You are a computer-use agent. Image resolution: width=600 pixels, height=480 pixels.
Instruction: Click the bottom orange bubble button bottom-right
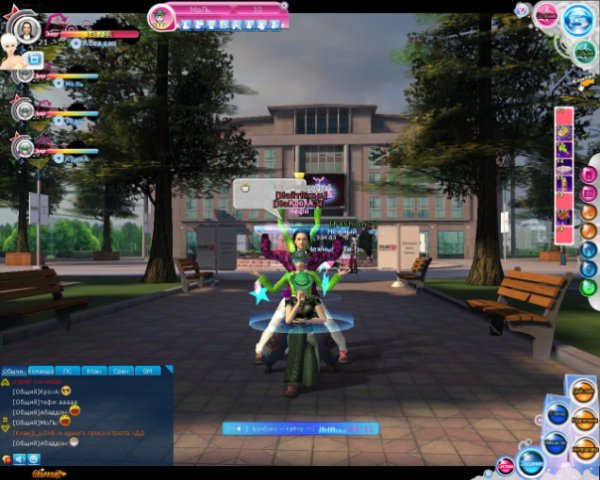[x=583, y=446]
